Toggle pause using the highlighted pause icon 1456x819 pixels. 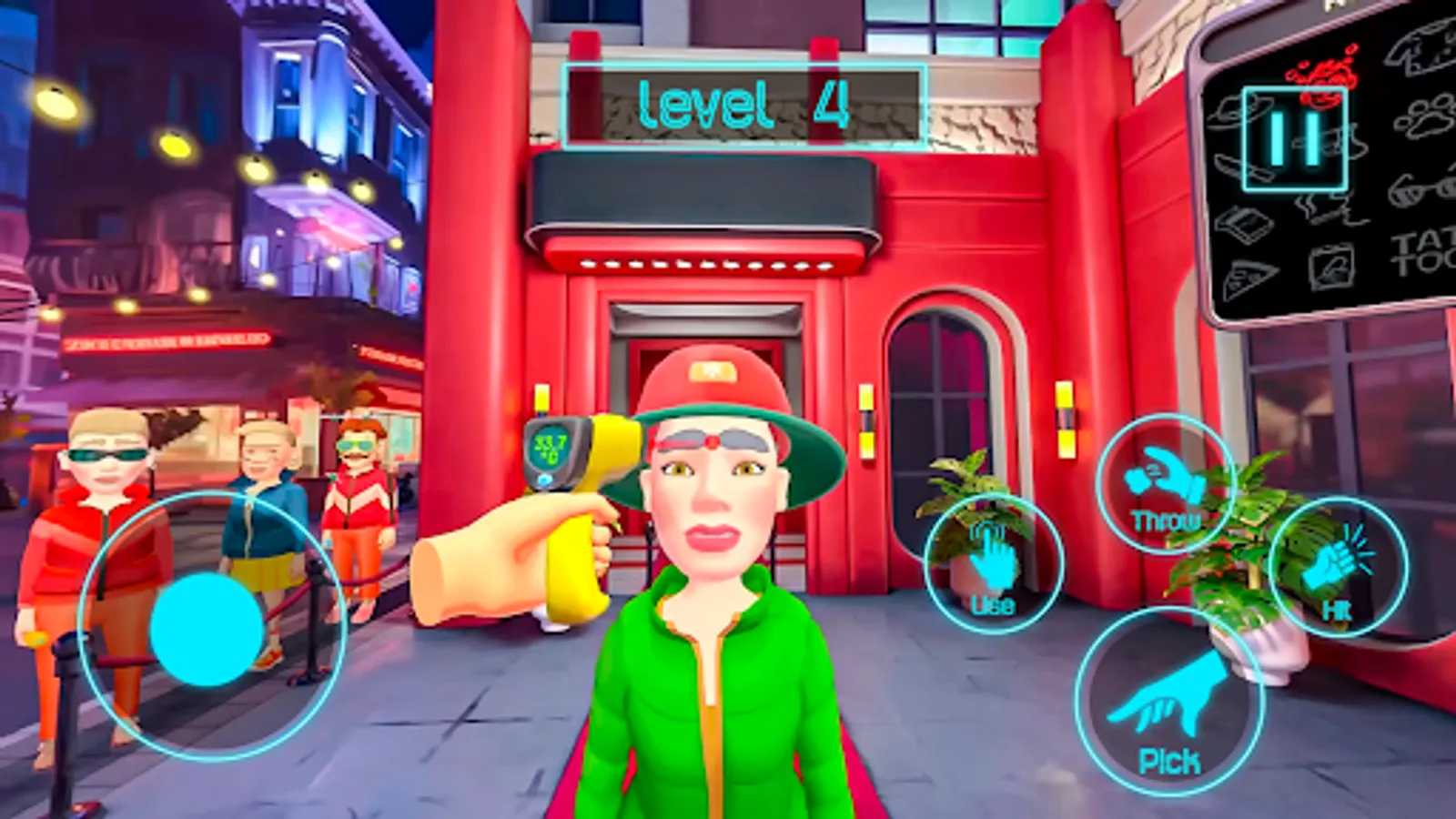[1296, 138]
